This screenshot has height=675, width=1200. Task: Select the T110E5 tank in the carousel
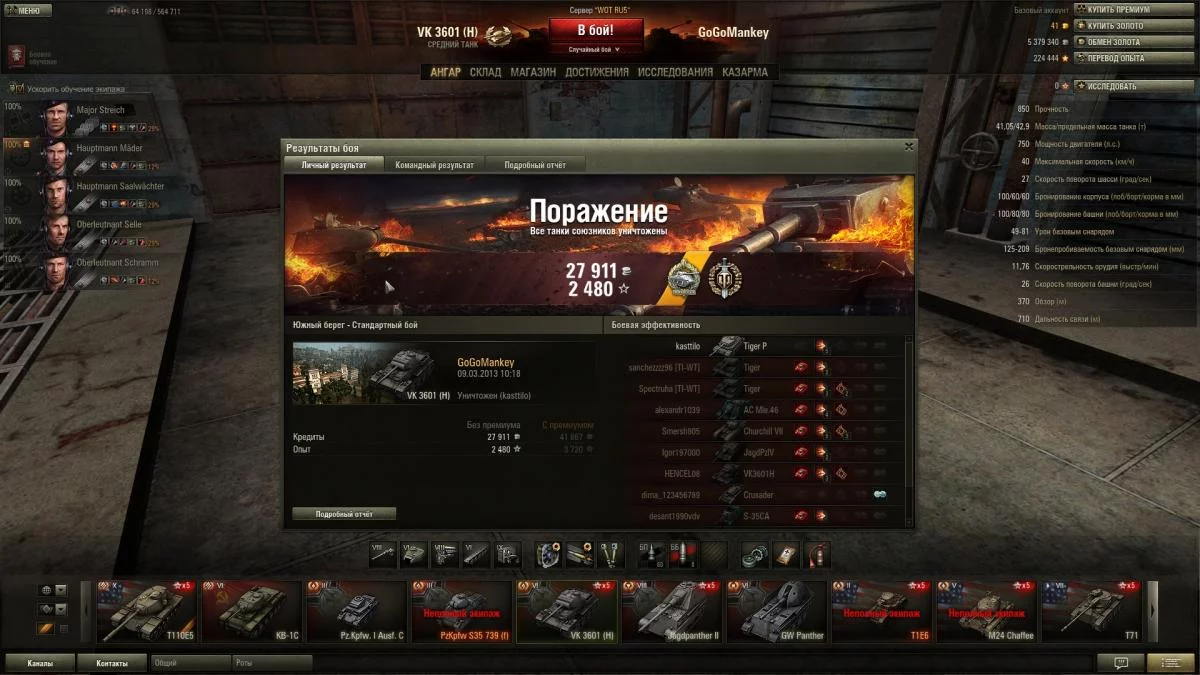147,611
